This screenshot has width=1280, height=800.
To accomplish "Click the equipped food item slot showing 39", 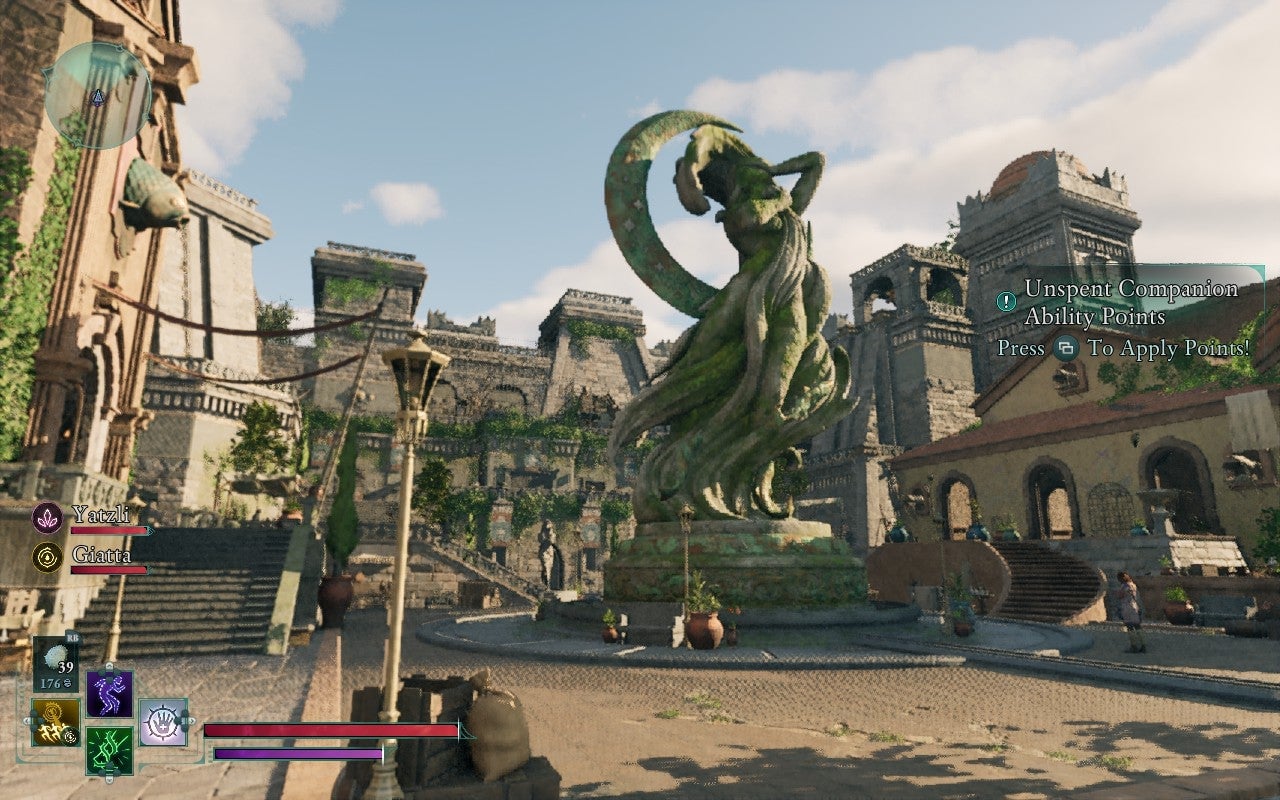I will coord(54,662).
